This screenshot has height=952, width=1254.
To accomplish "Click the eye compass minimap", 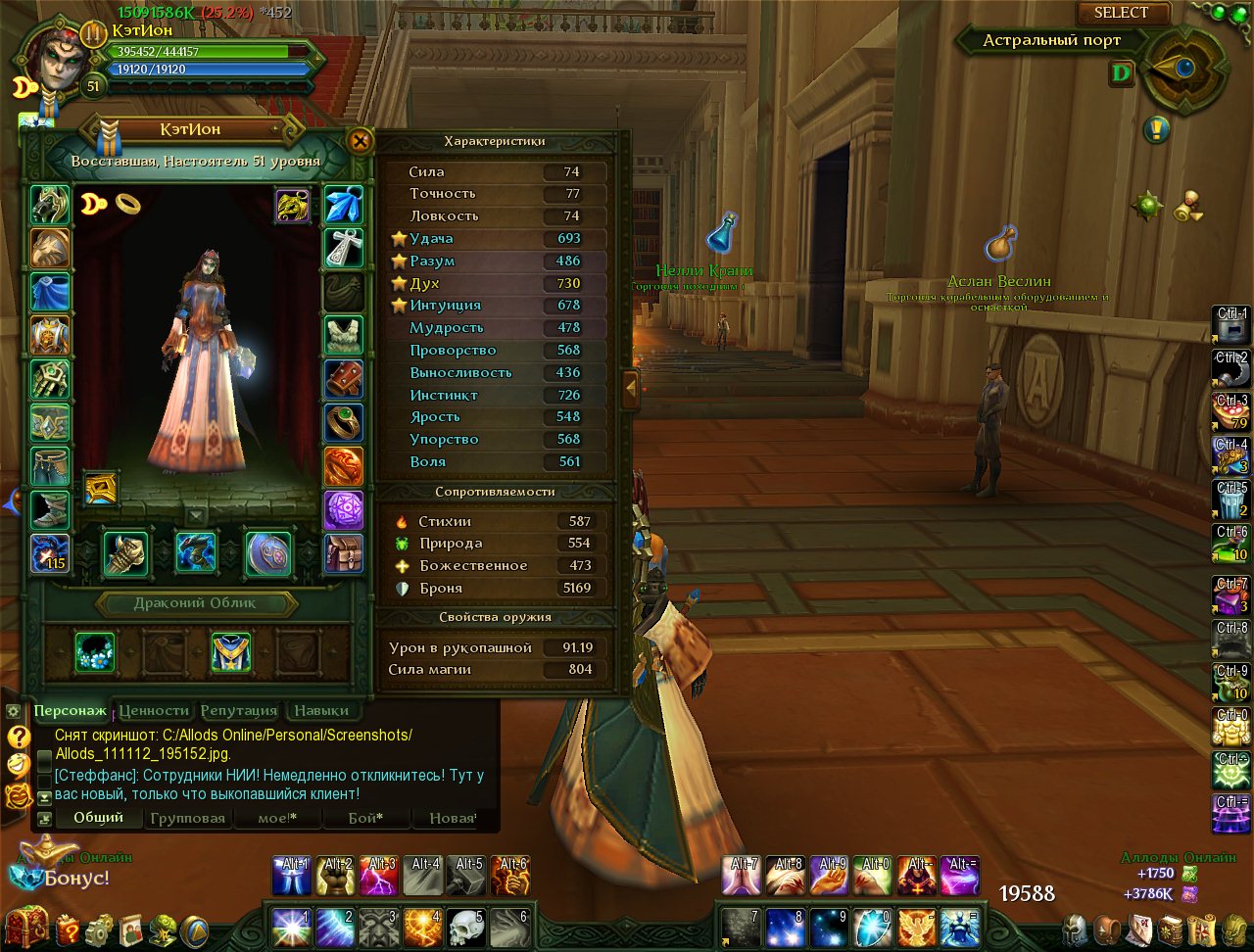I will click(x=1184, y=69).
